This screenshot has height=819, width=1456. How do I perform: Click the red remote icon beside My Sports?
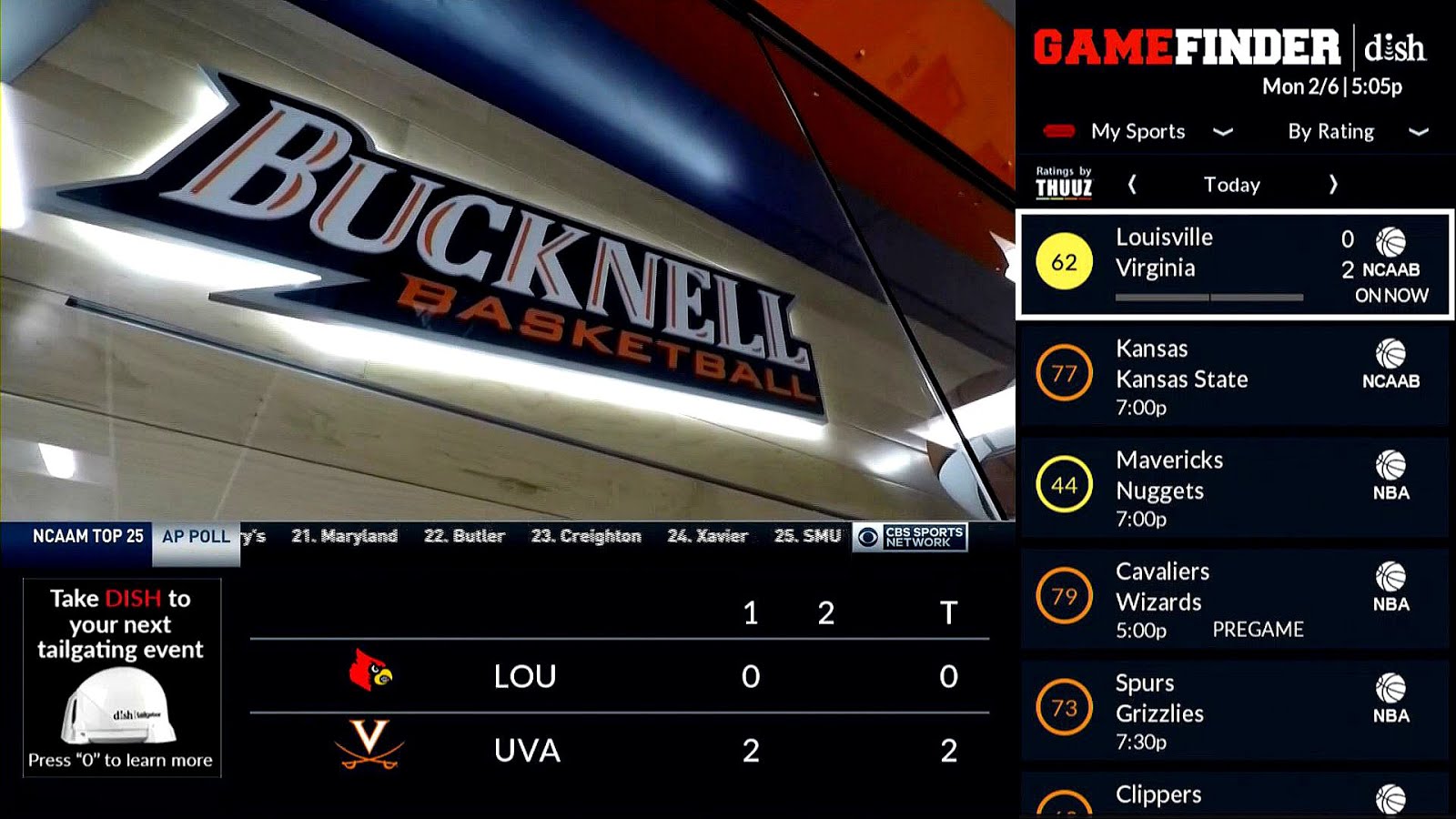(1057, 131)
